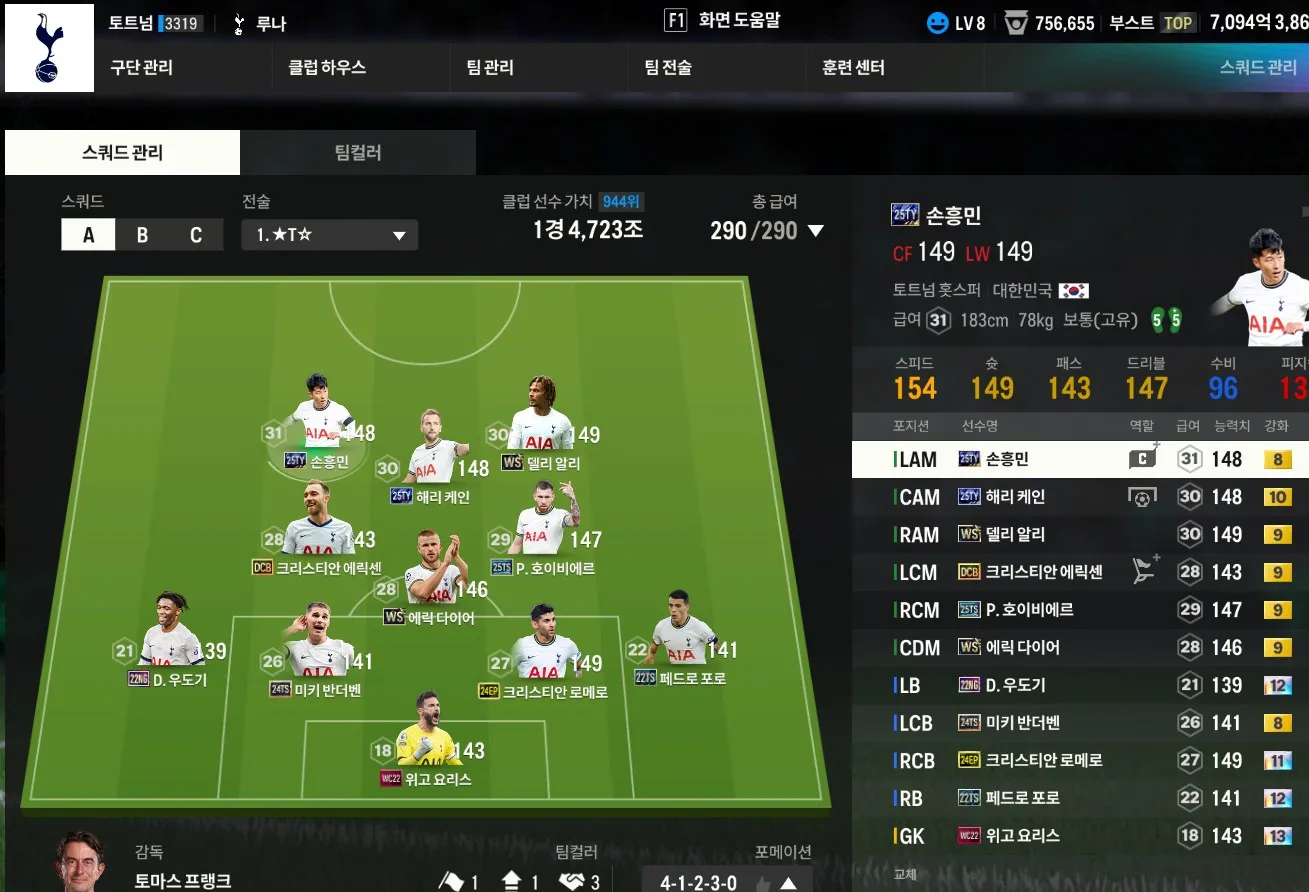The image size is (1309, 892).
Task: Select the 스쿼드 관리 tab
Action: pos(122,153)
